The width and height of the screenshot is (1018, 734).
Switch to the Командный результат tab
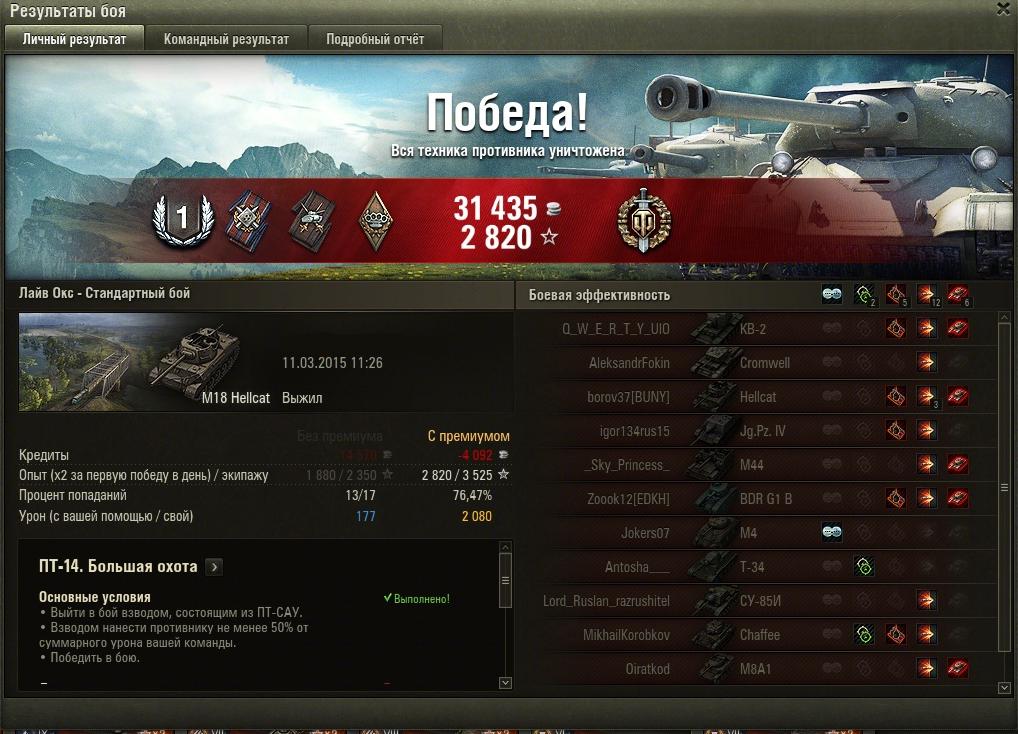[226, 39]
